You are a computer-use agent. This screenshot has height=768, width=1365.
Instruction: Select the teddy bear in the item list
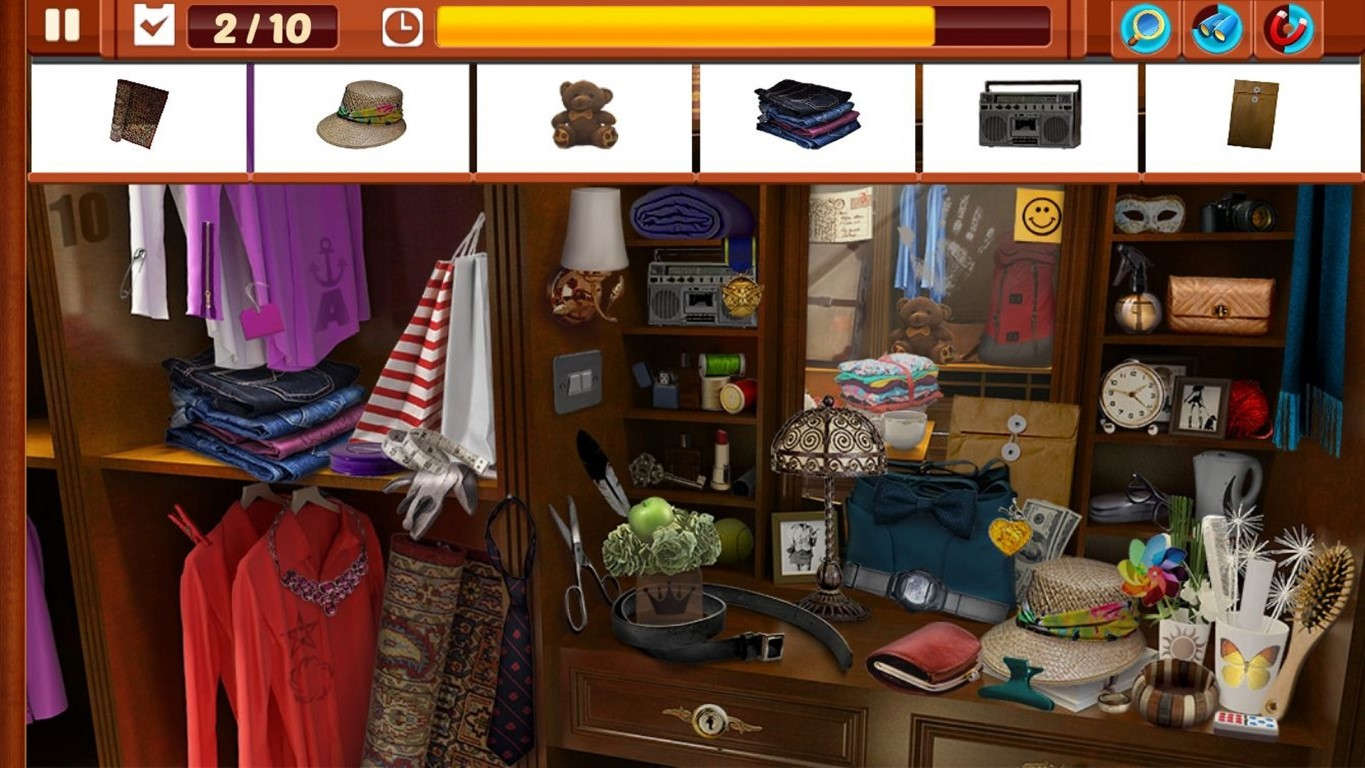(583, 116)
